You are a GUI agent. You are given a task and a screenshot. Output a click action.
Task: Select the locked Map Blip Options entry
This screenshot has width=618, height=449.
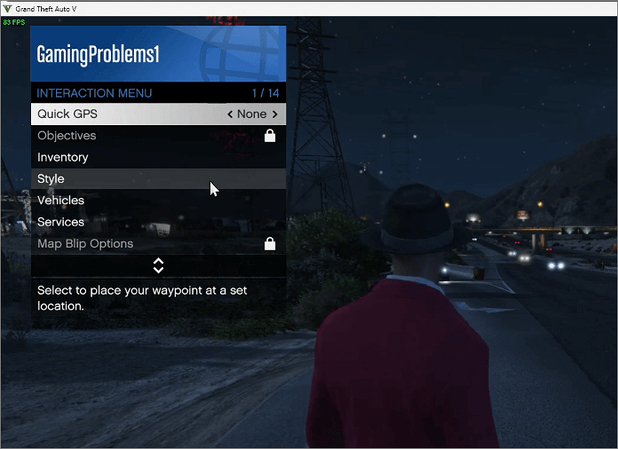click(x=85, y=244)
